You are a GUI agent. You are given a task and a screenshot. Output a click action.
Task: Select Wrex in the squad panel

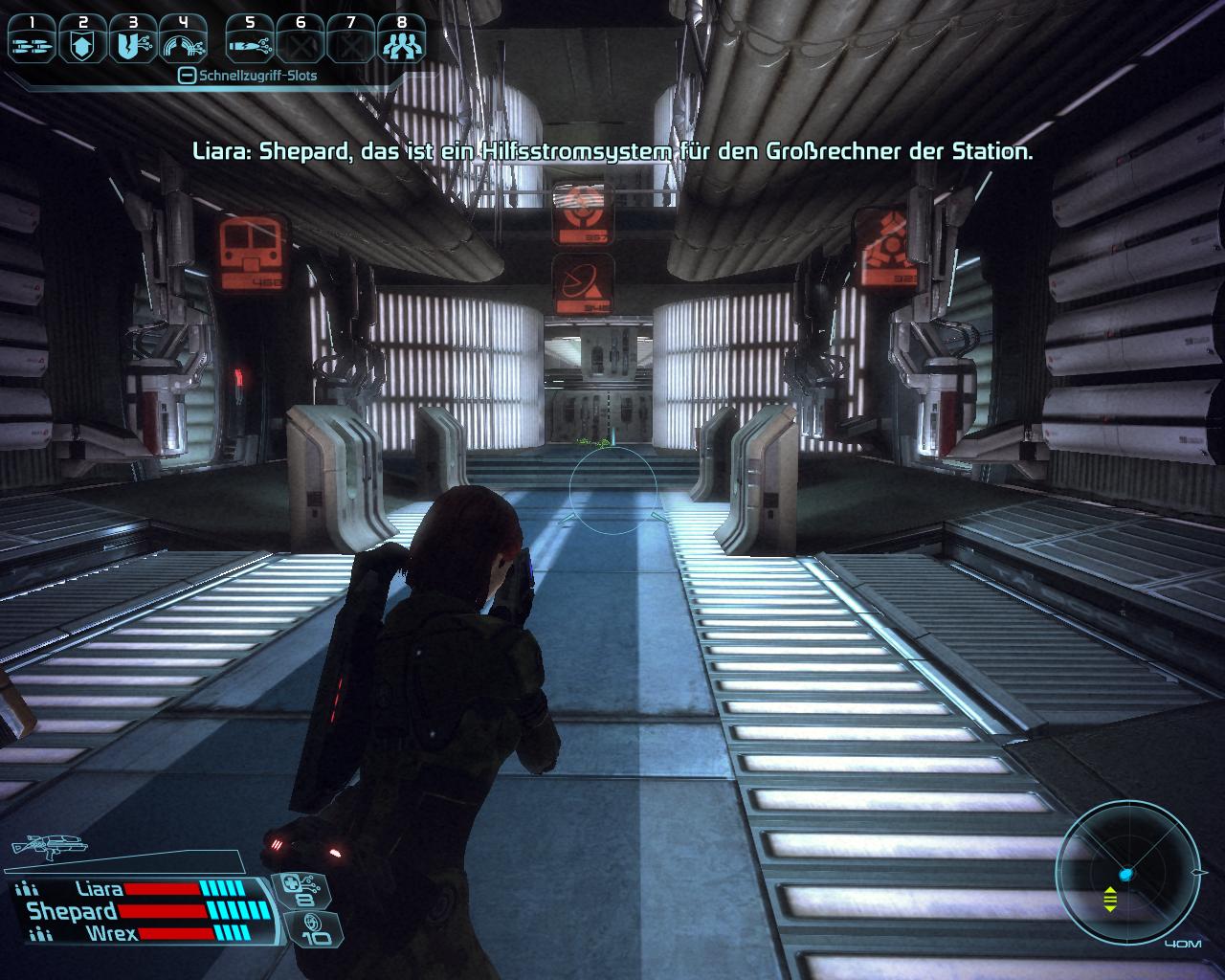[111, 933]
